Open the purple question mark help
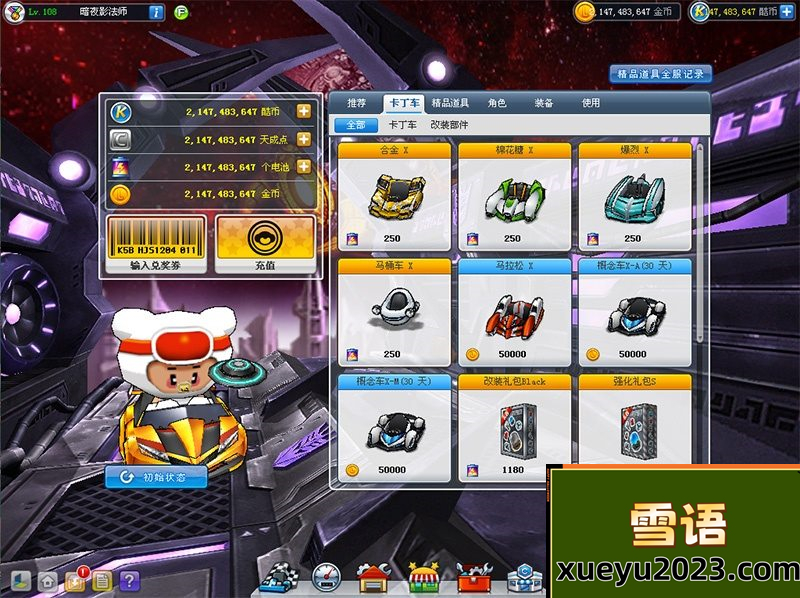Image resolution: width=800 pixels, height=598 pixels. [129, 580]
